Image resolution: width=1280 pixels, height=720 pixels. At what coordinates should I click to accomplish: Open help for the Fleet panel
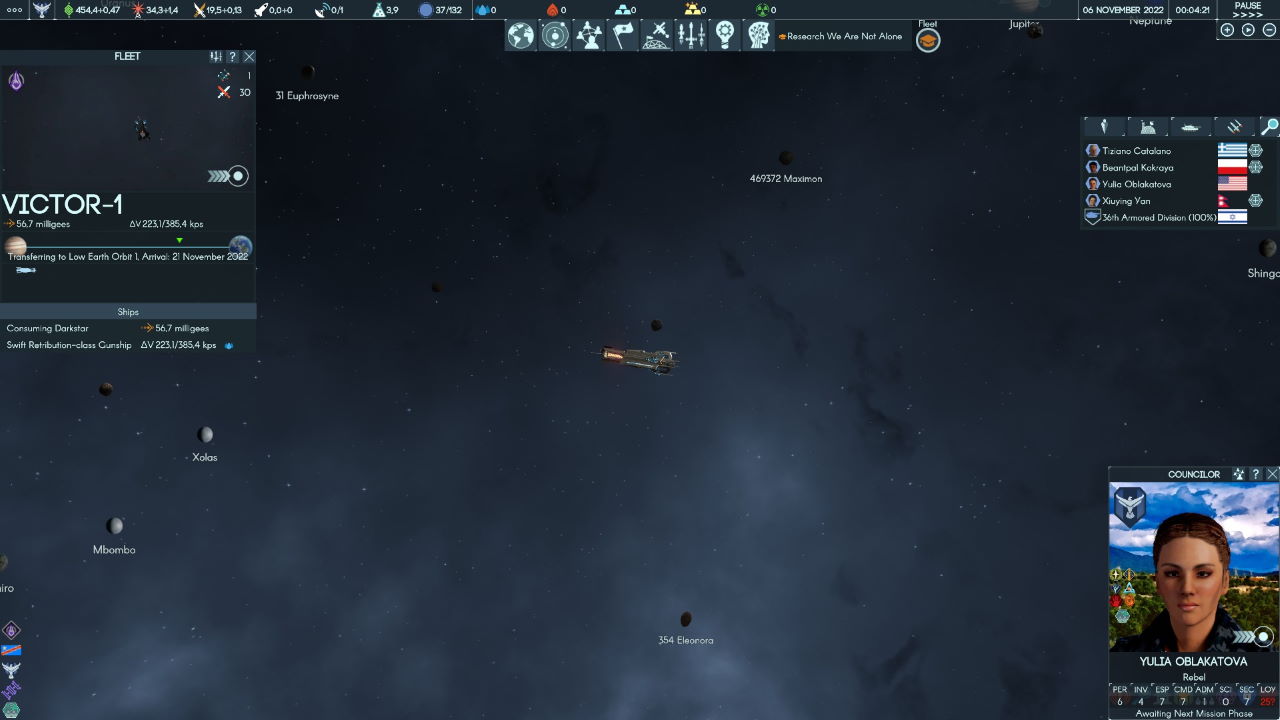(232, 57)
